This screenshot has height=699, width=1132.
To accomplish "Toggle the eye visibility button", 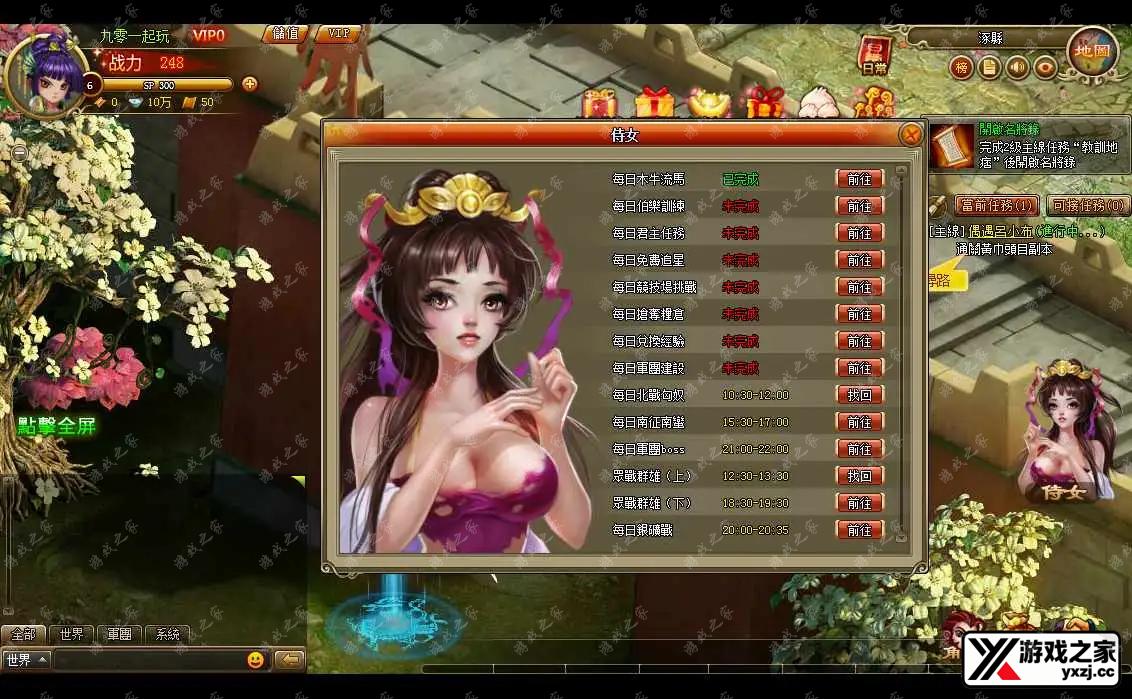I will pos(1046,68).
